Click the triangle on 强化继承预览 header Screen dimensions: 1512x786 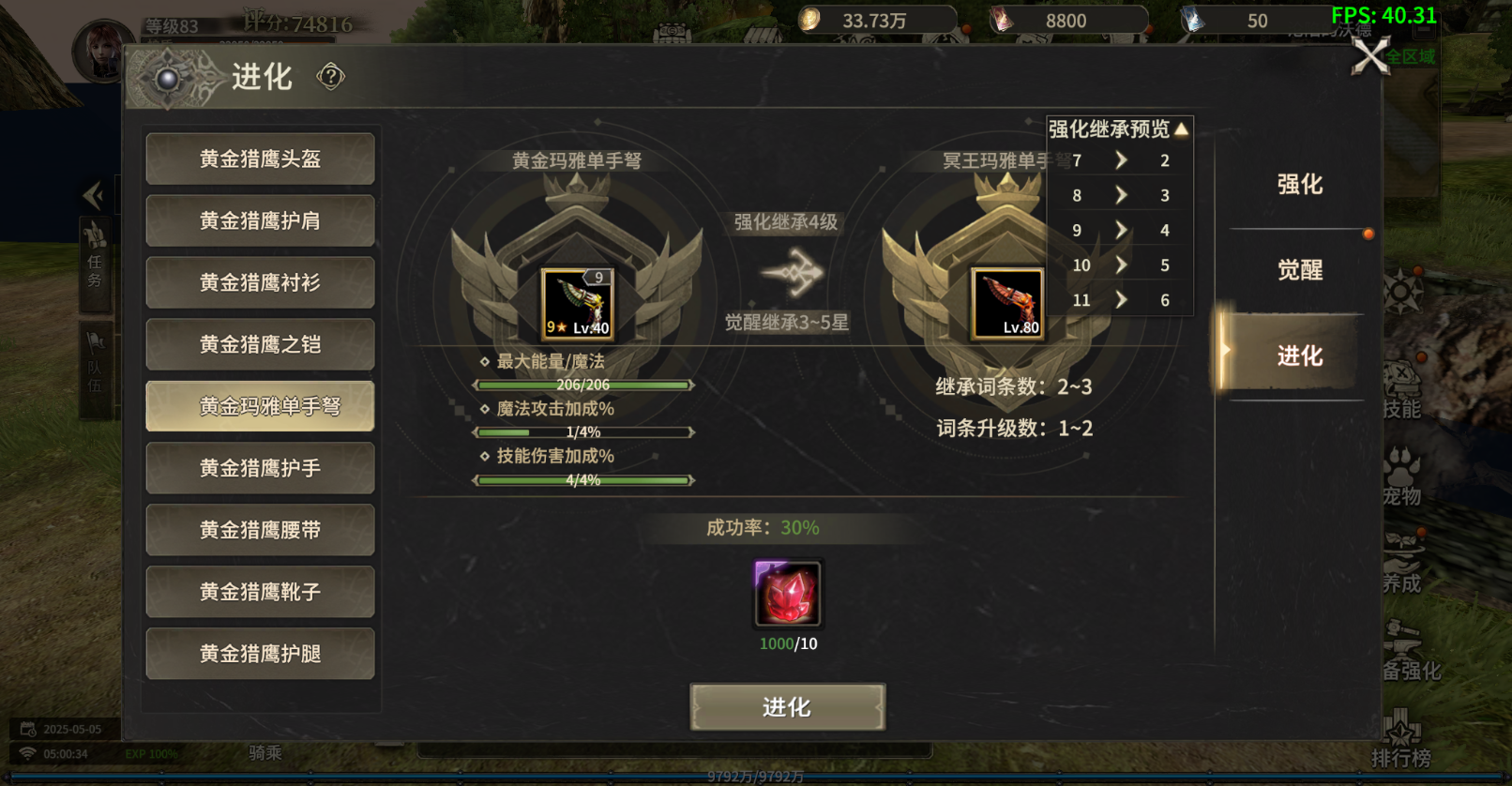tap(1180, 128)
